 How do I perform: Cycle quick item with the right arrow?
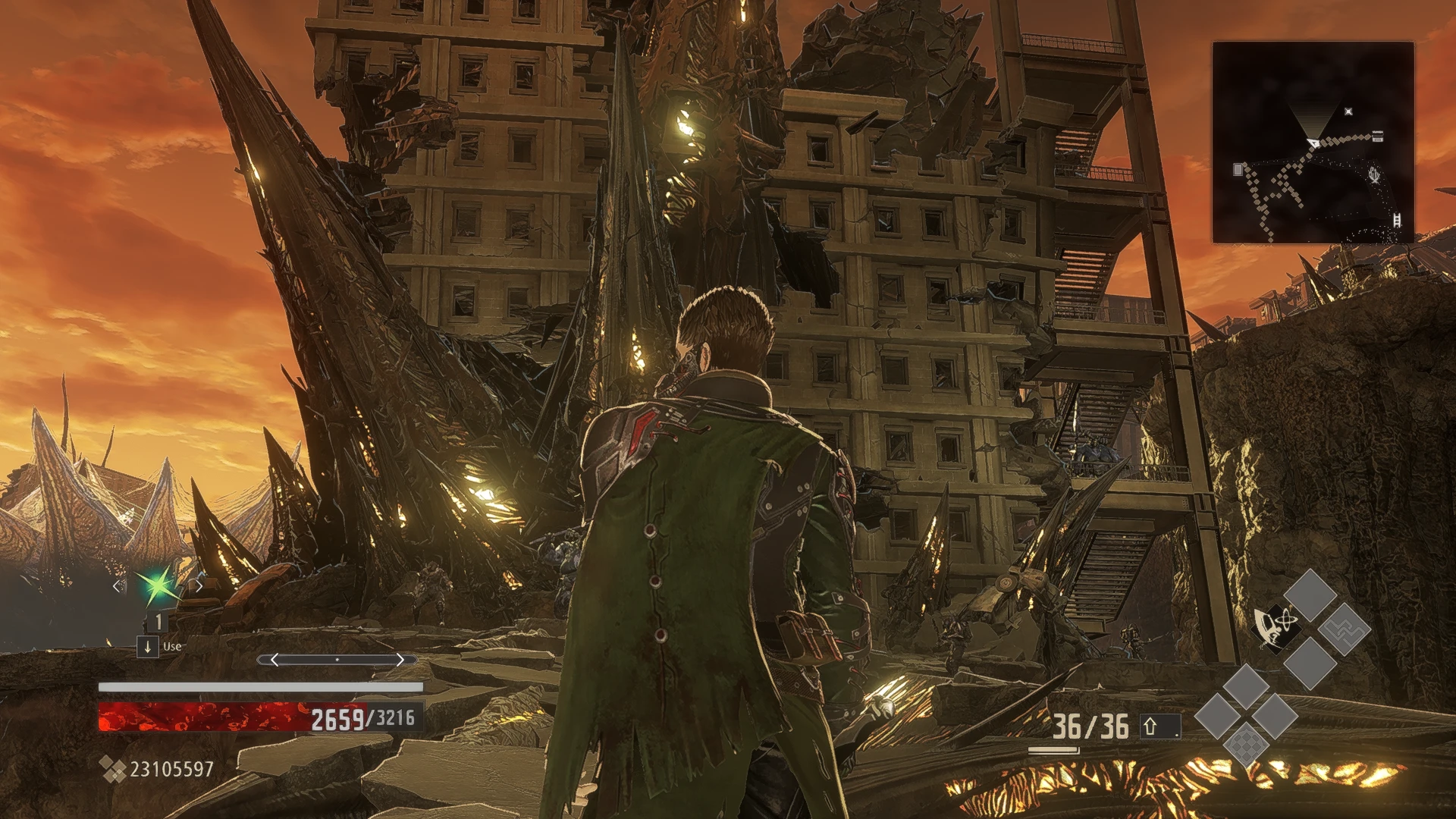coord(199,585)
